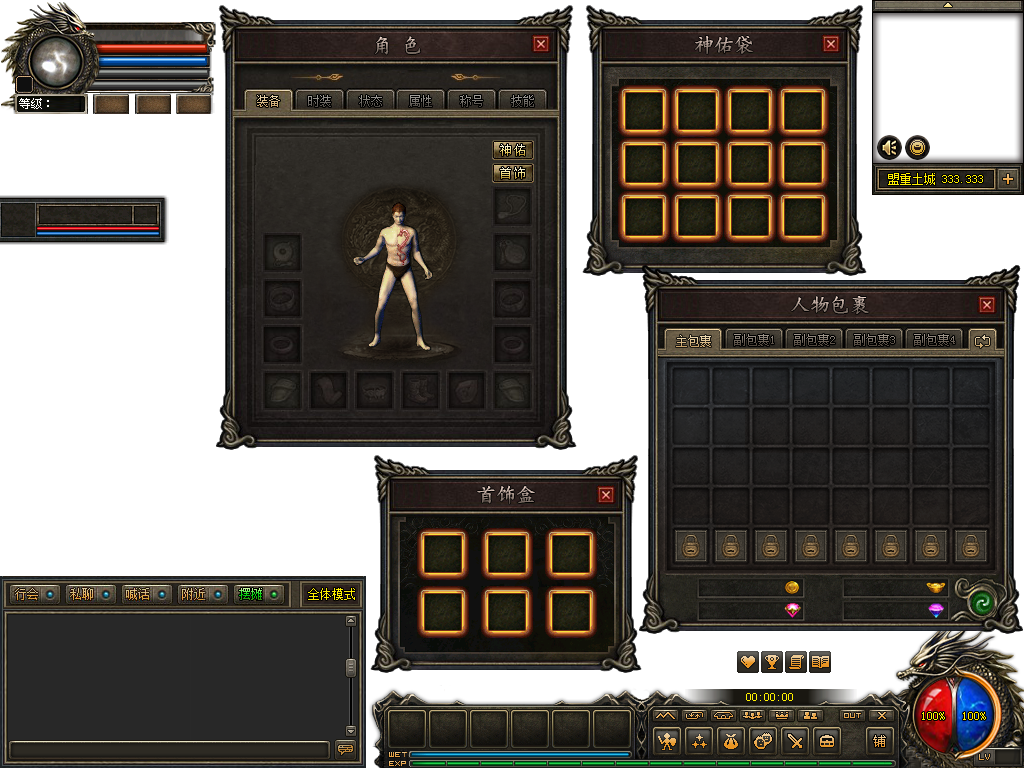
Task: Toggle the speaker sound icon
Action: (889, 147)
